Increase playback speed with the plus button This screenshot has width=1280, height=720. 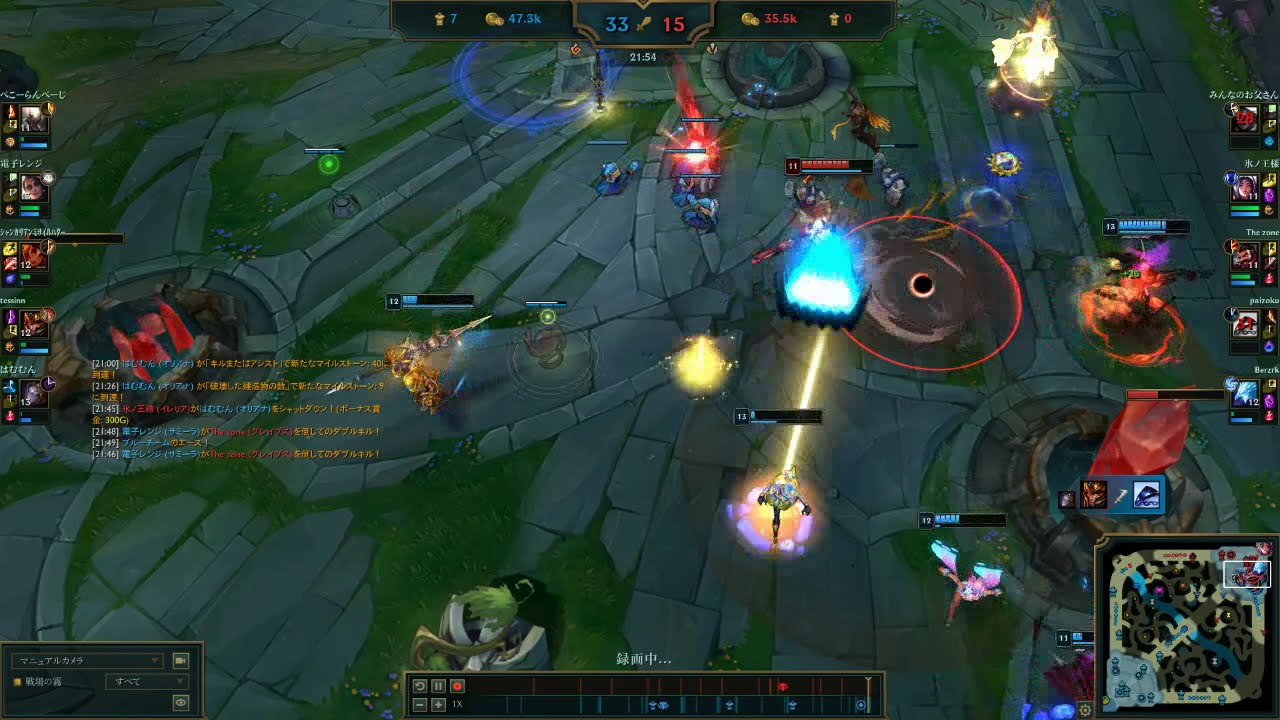pos(438,705)
